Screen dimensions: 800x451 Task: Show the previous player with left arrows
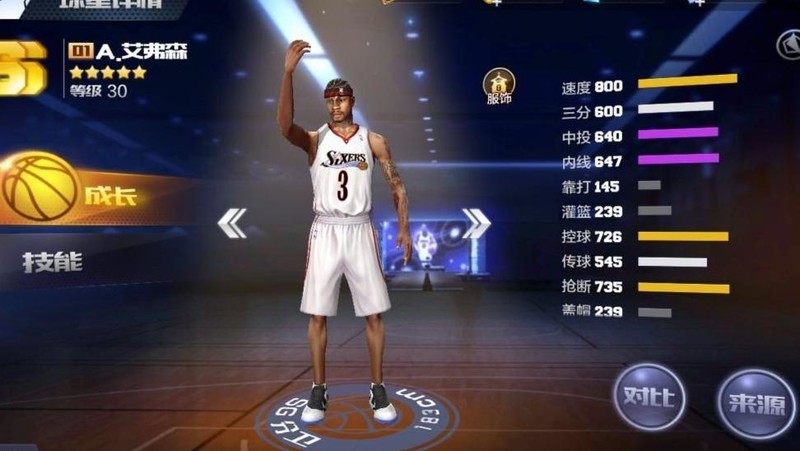pyautogui.click(x=232, y=223)
